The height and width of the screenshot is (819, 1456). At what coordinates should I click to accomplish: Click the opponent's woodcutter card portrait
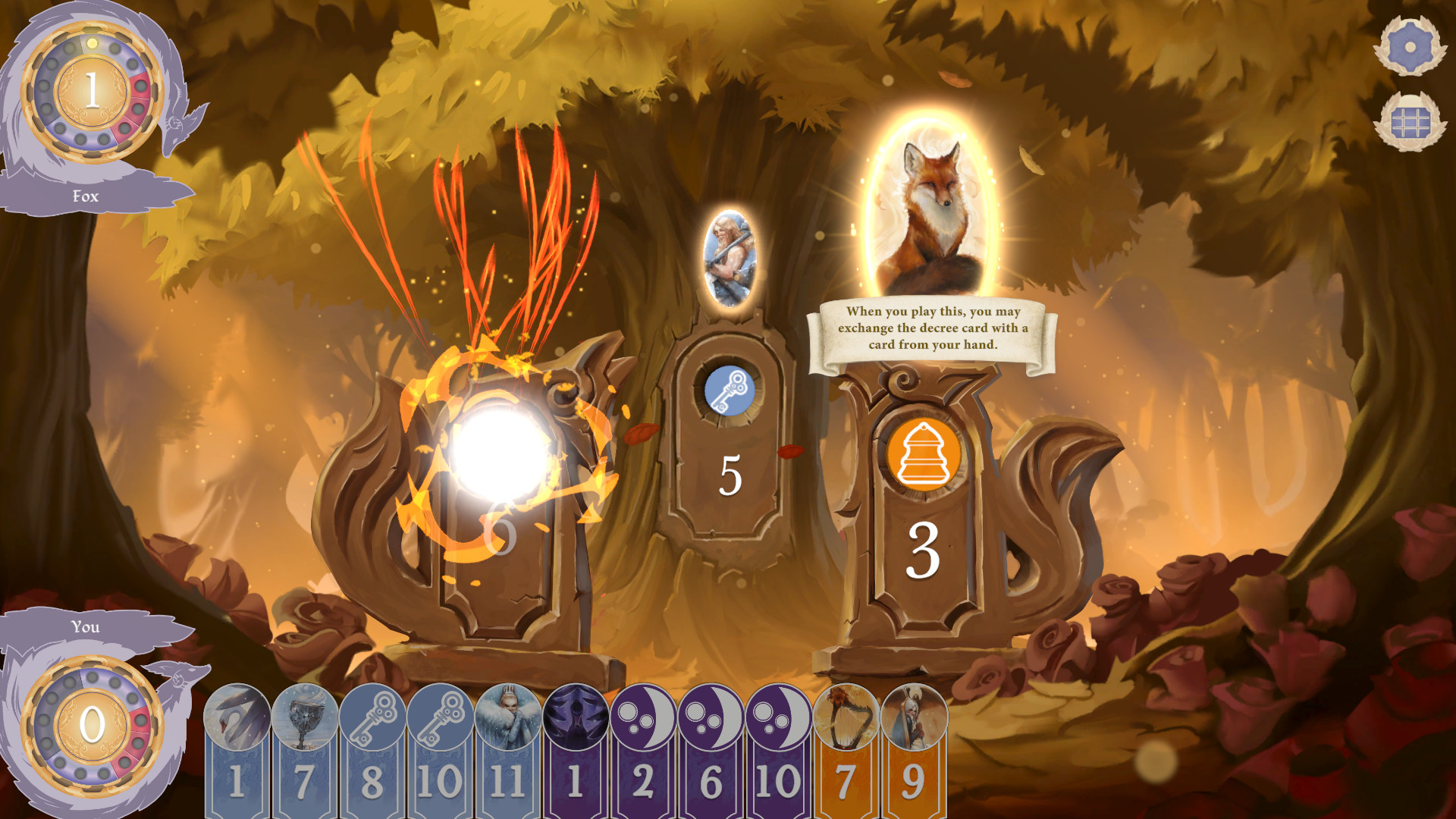click(729, 258)
